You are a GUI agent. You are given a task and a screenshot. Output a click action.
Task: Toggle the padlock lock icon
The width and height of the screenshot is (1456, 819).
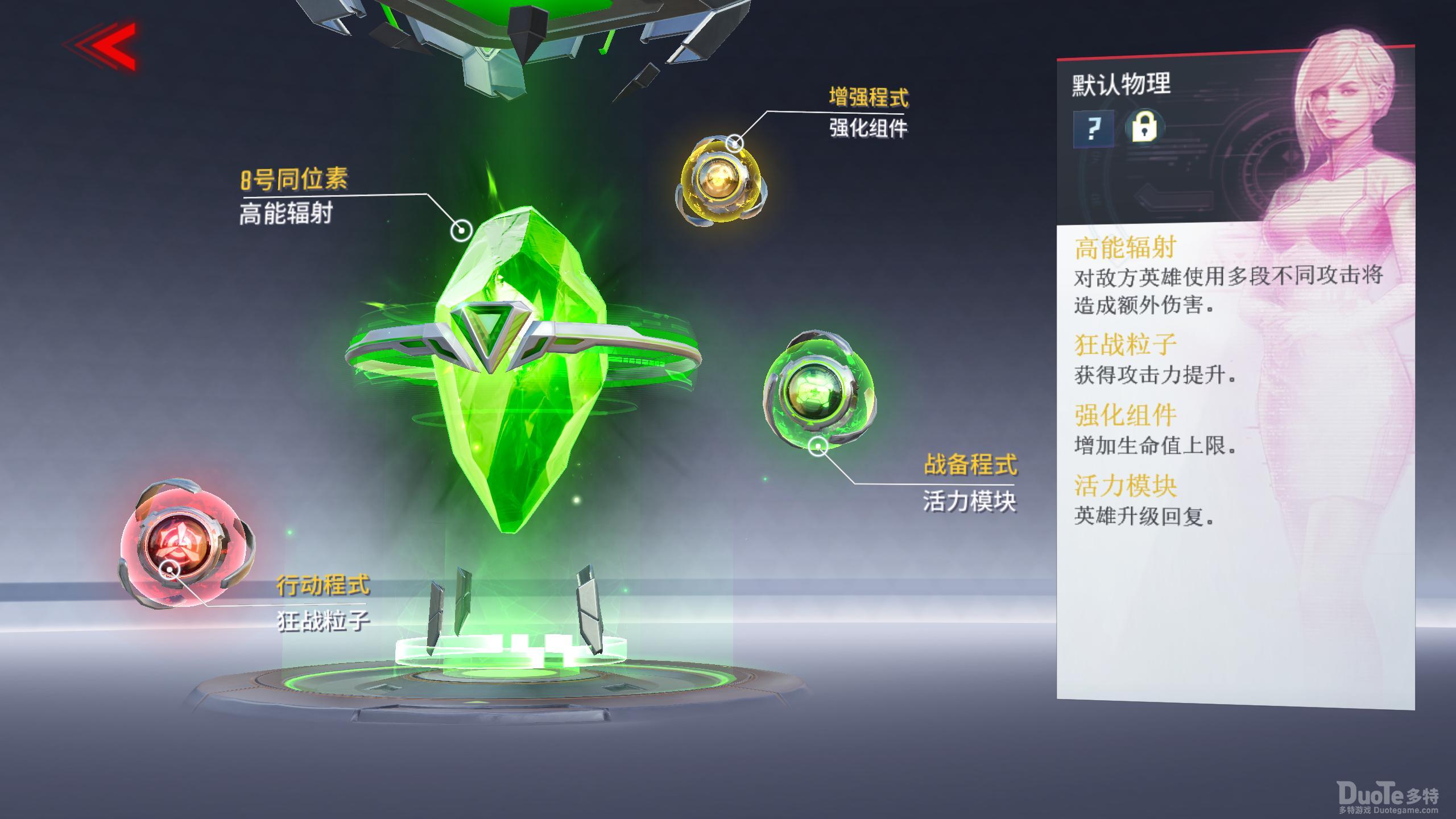[x=1144, y=127]
